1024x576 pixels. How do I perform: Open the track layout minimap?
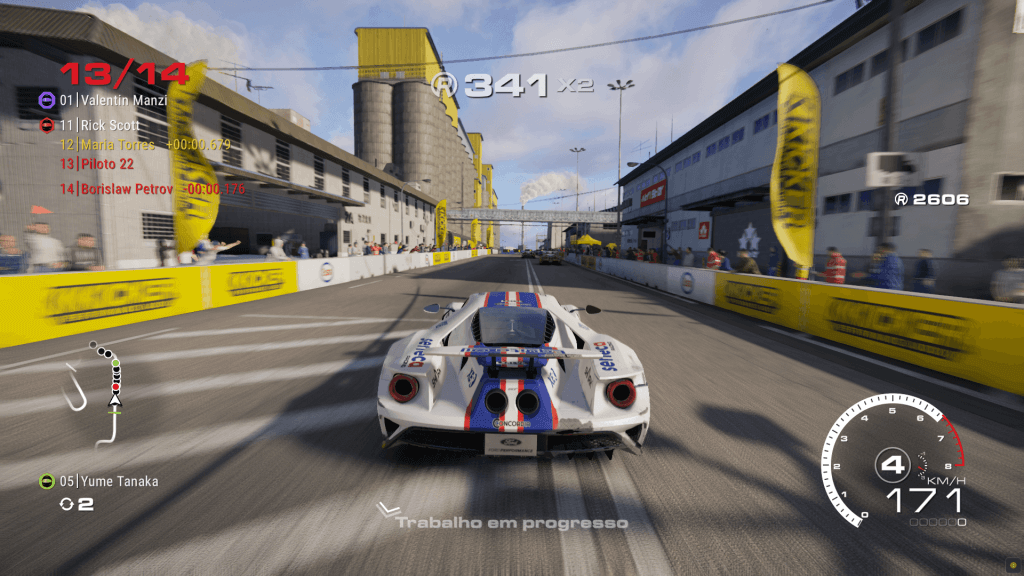point(102,388)
